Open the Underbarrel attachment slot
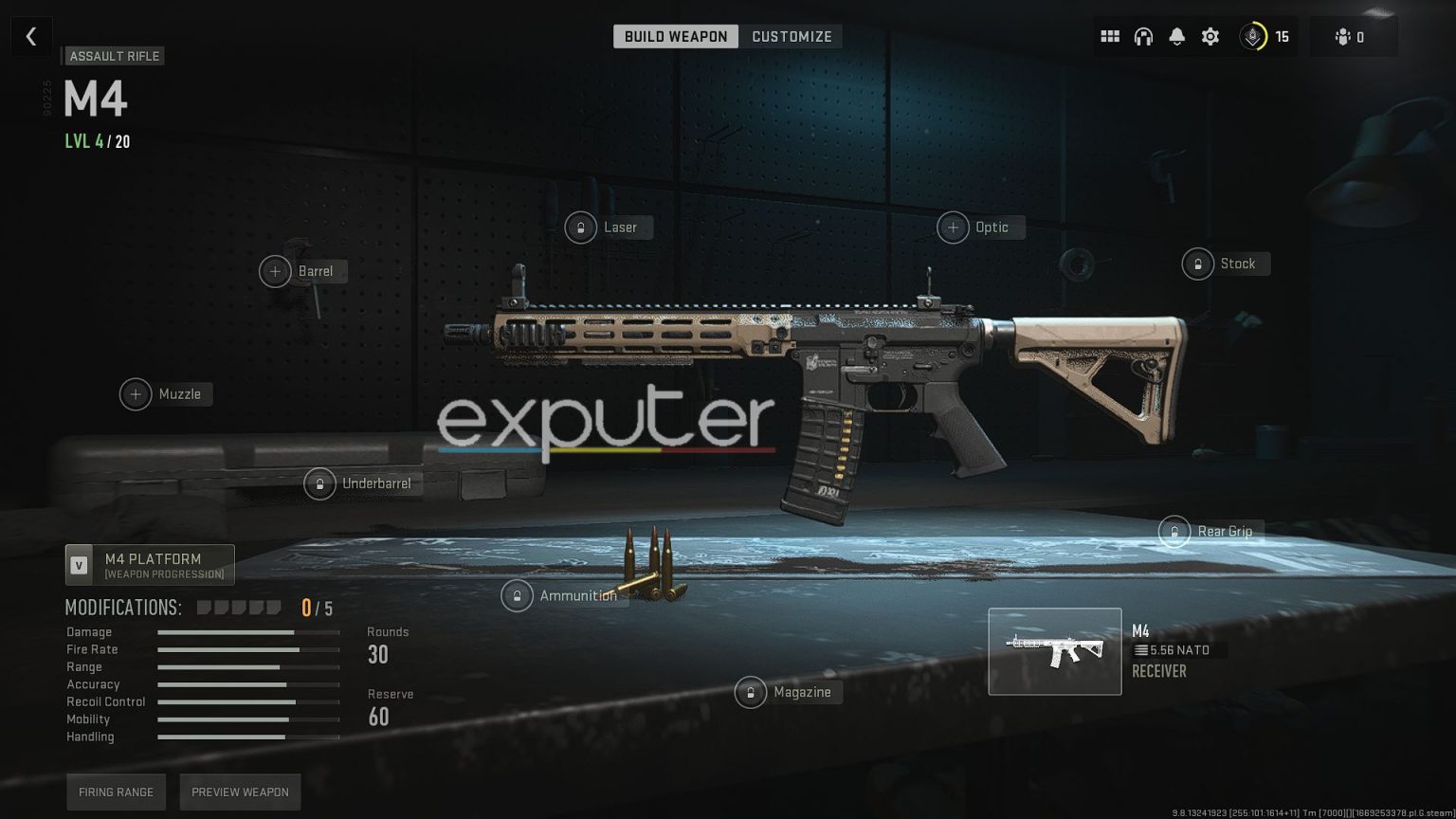Screen dimensions: 1456x819 point(361,483)
